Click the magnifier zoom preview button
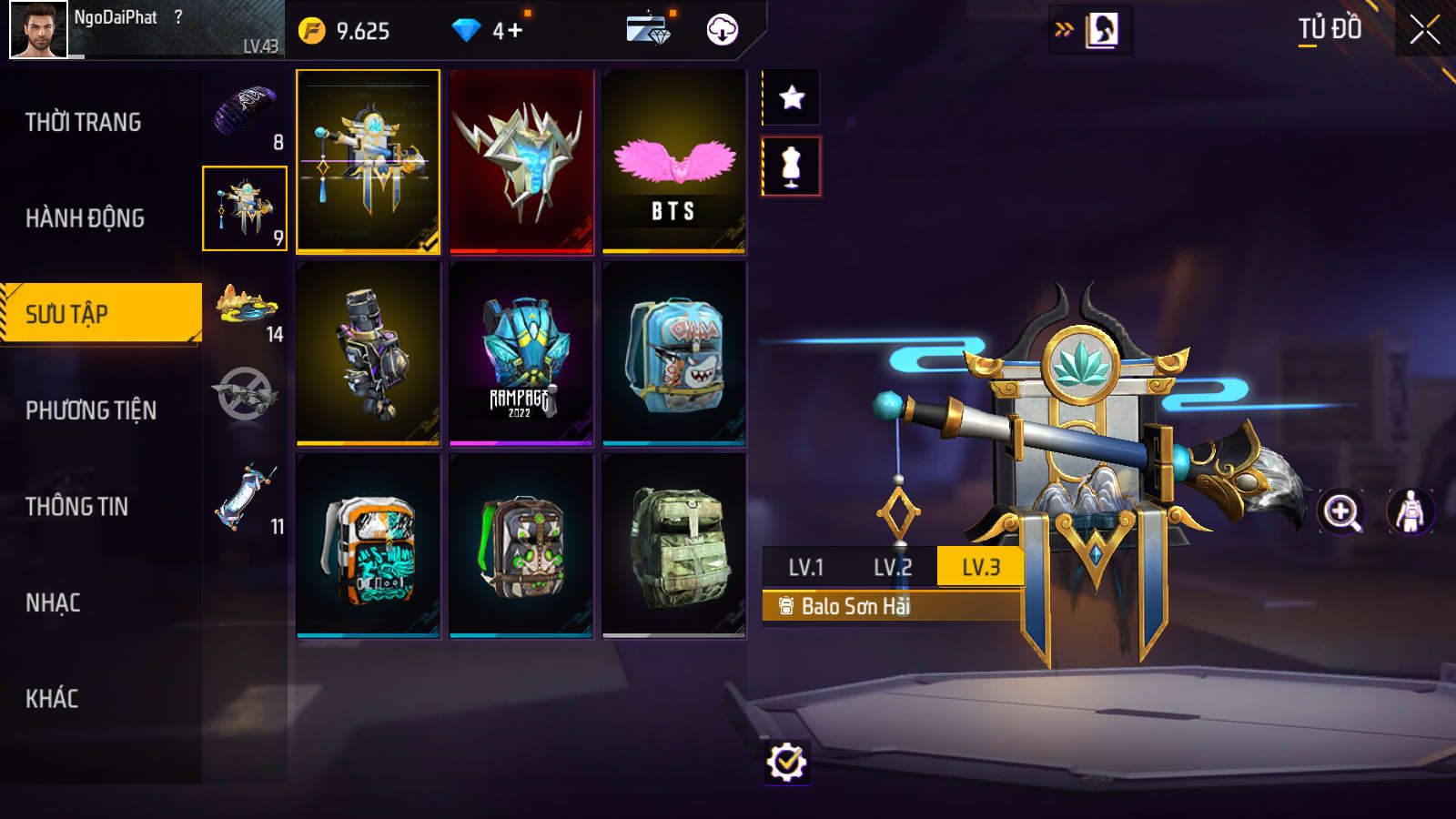The height and width of the screenshot is (819, 1456). [1341, 511]
